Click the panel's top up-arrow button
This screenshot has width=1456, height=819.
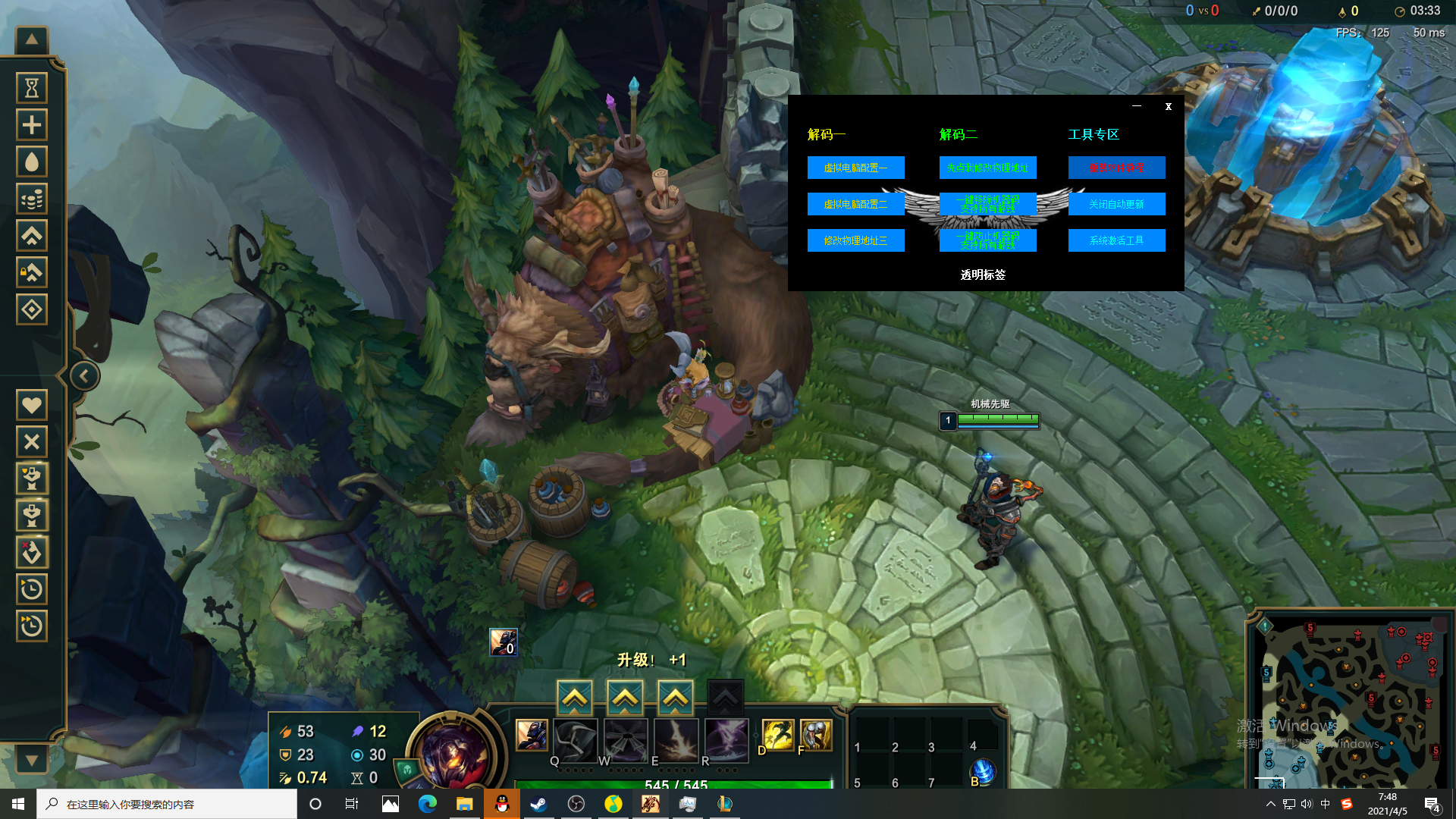pos(32,39)
